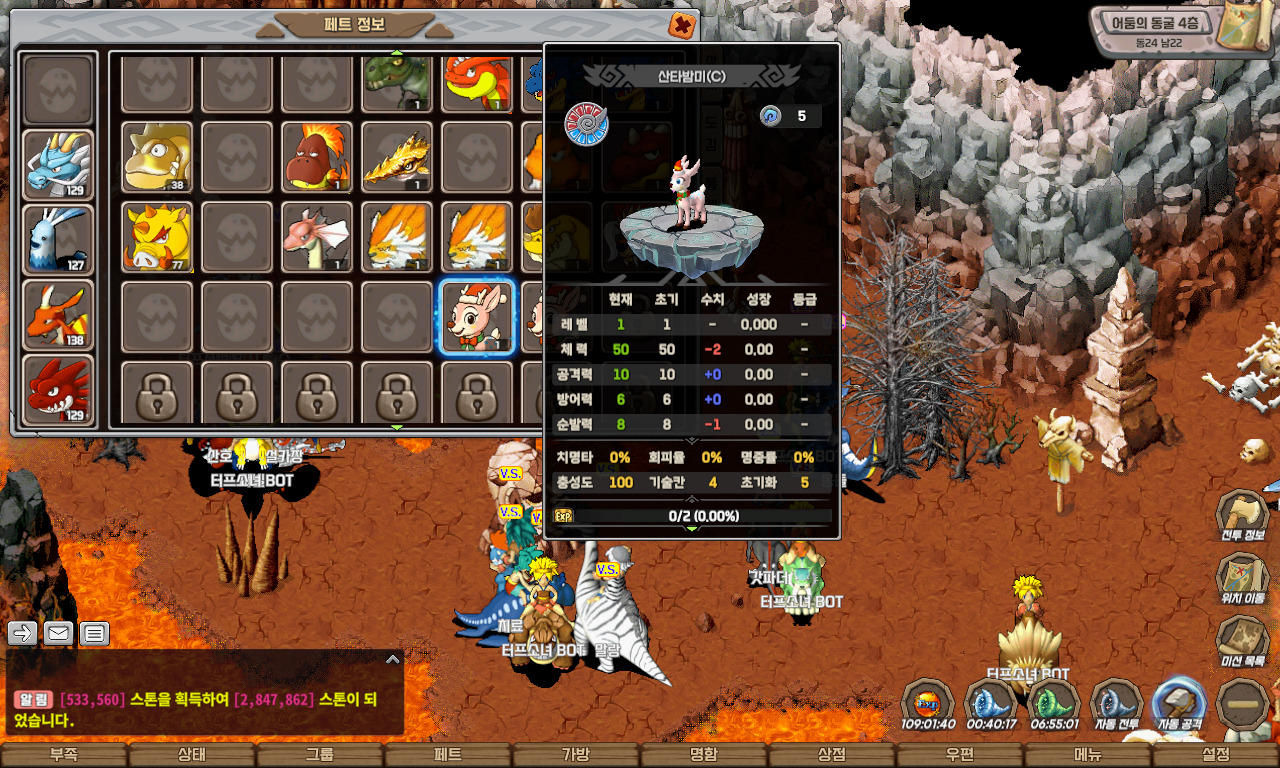Collapse the icon bar with minus button
1280x768 pixels.
point(1243,704)
